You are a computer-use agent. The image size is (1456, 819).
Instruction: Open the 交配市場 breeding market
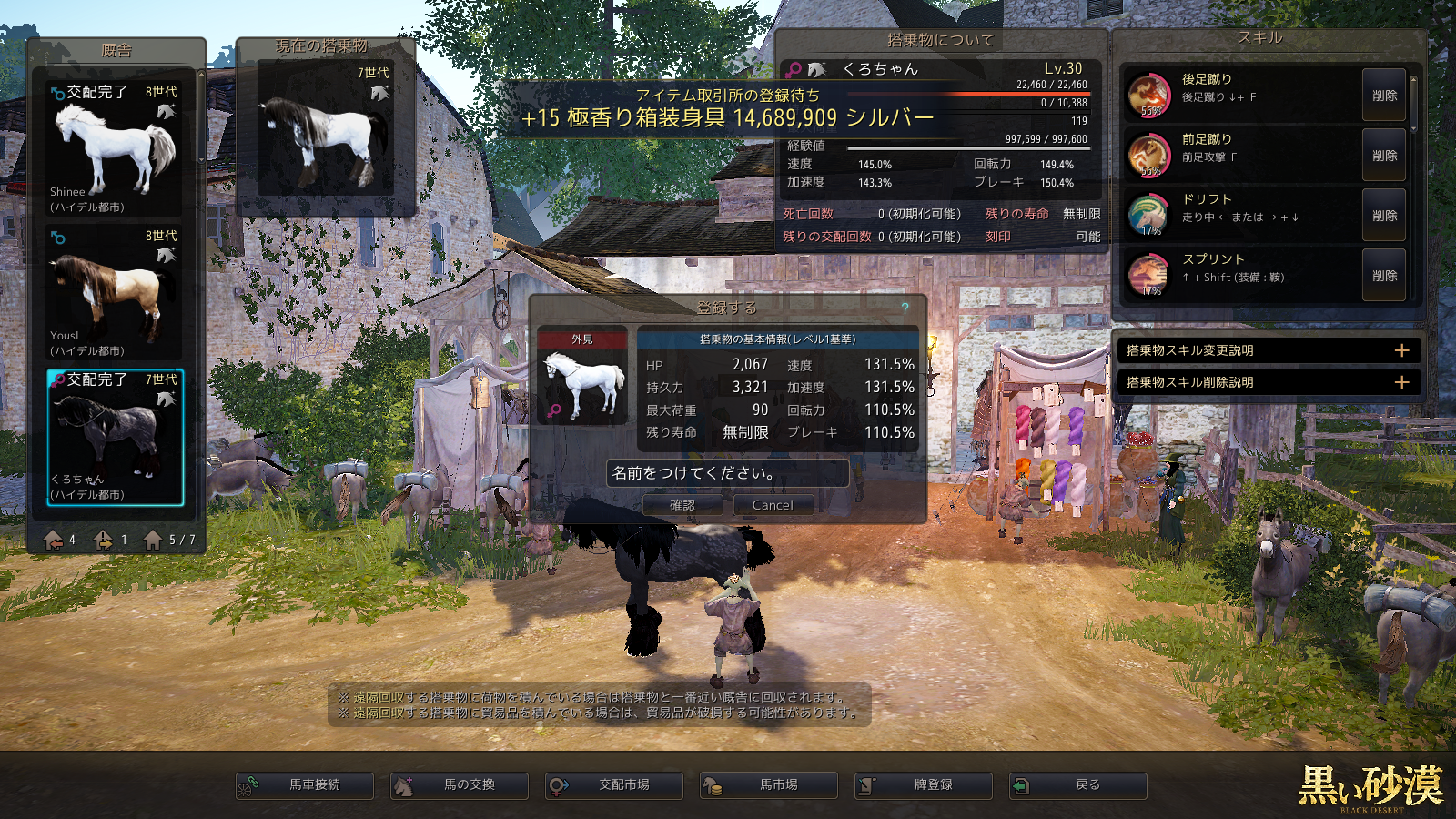(614, 785)
